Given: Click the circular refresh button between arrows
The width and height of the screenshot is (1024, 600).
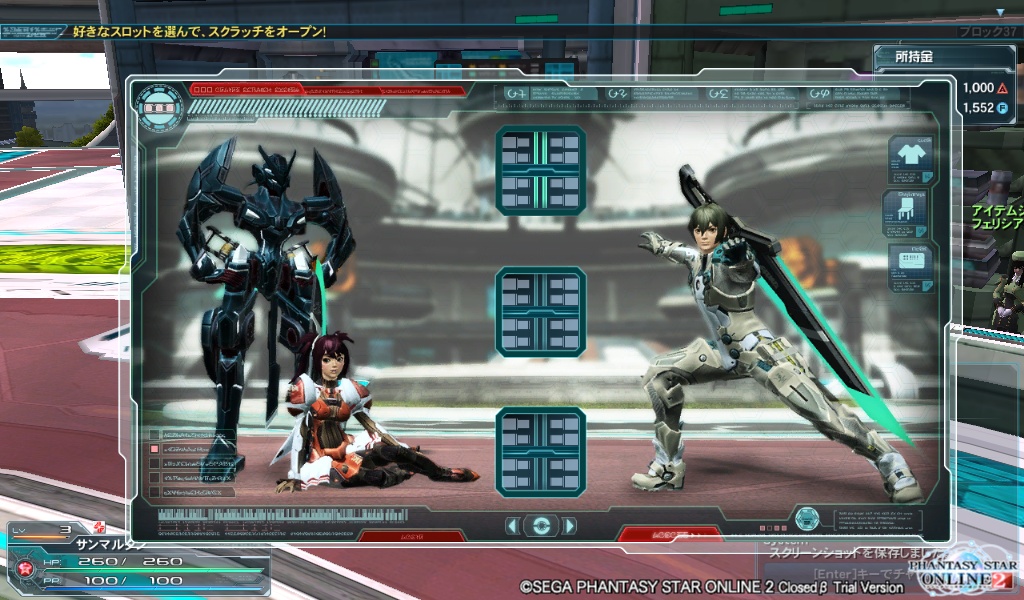Looking at the screenshot, I should (x=541, y=526).
